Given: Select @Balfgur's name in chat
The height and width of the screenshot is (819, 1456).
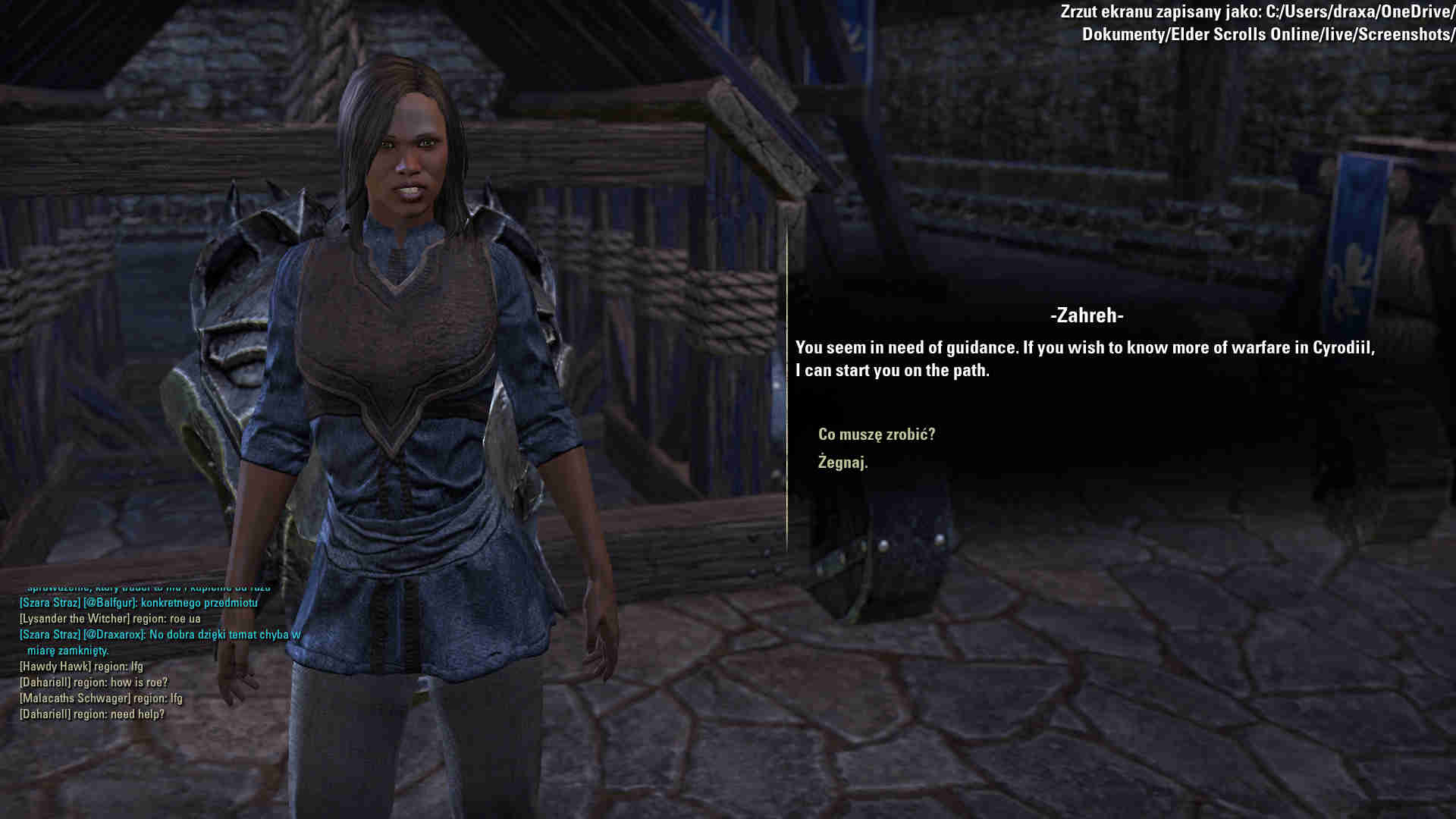Looking at the screenshot, I should (110, 603).
